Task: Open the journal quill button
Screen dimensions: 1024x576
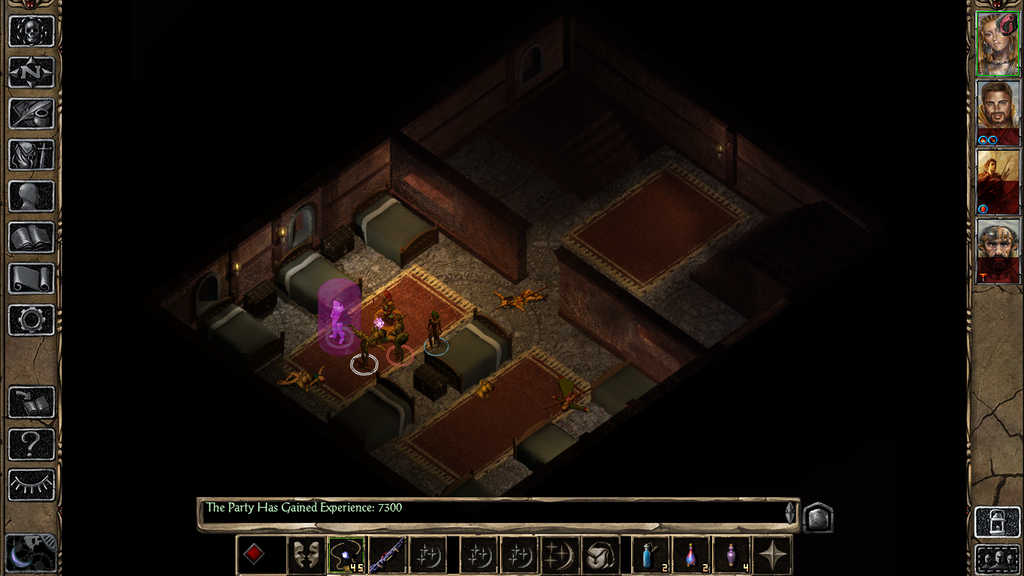Action: tap(31, 113)
